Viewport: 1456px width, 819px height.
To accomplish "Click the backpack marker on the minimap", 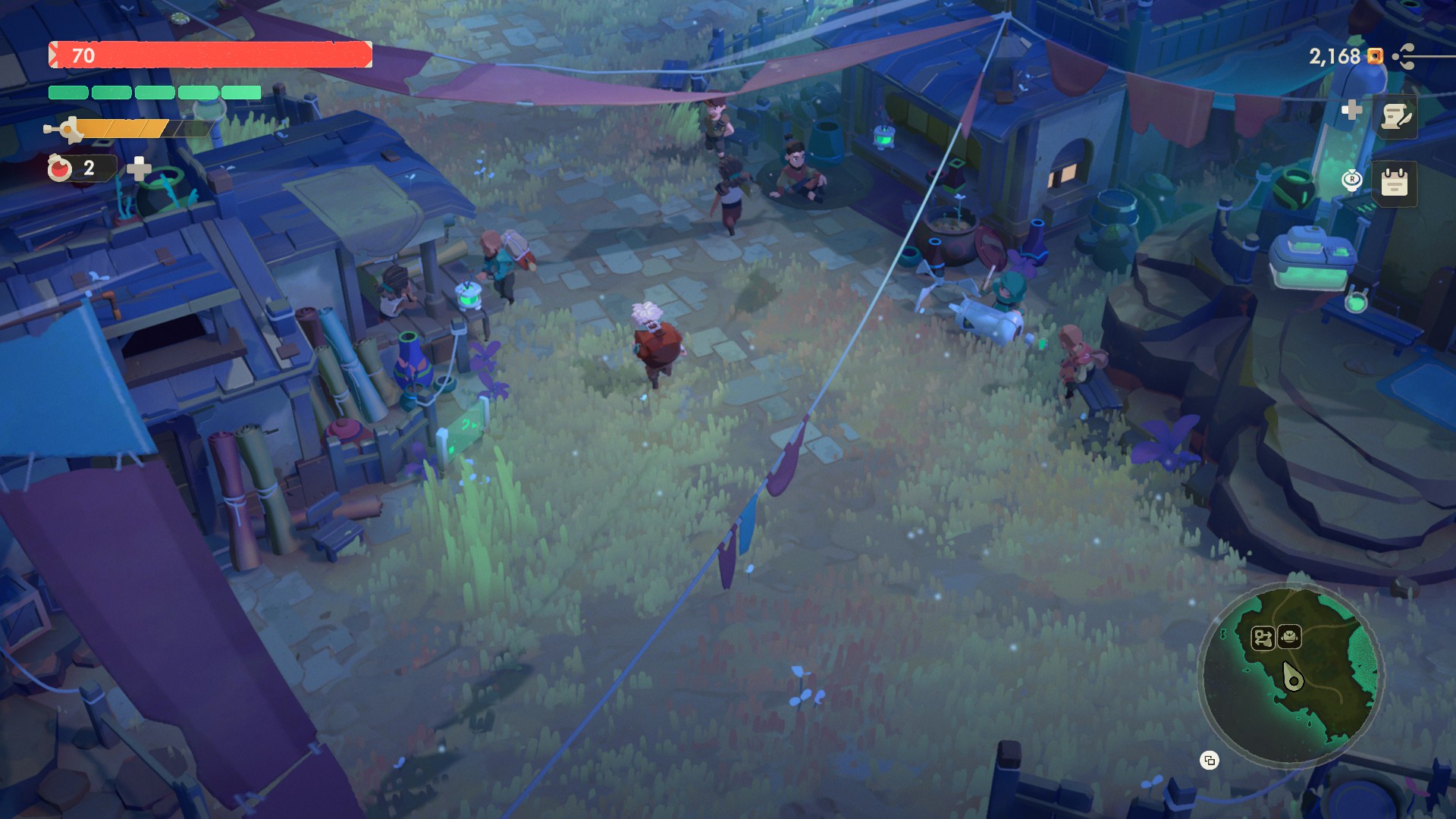I will (x=1289, y=637).
